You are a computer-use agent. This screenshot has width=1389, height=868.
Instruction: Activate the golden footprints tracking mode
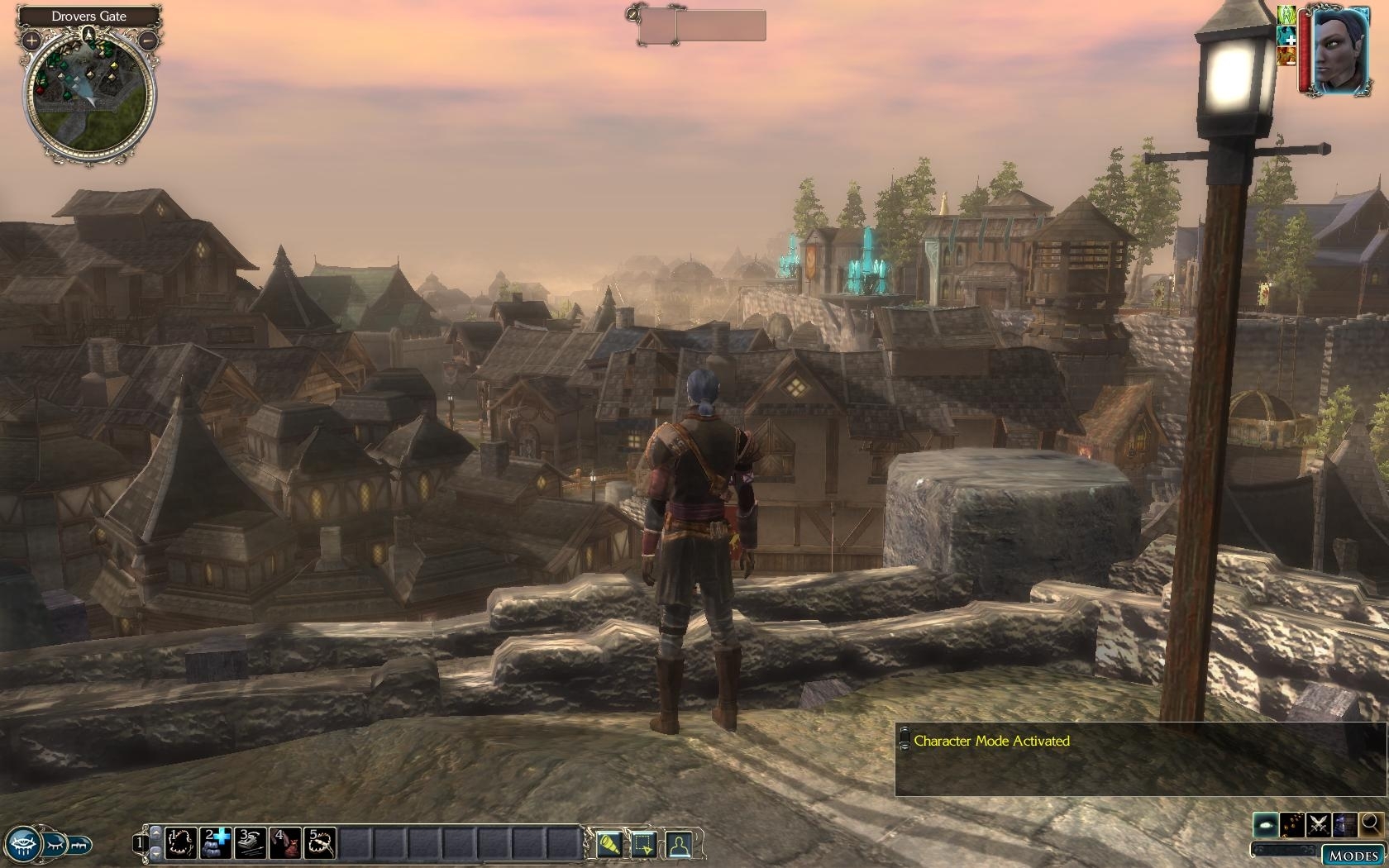[1292, 824]
